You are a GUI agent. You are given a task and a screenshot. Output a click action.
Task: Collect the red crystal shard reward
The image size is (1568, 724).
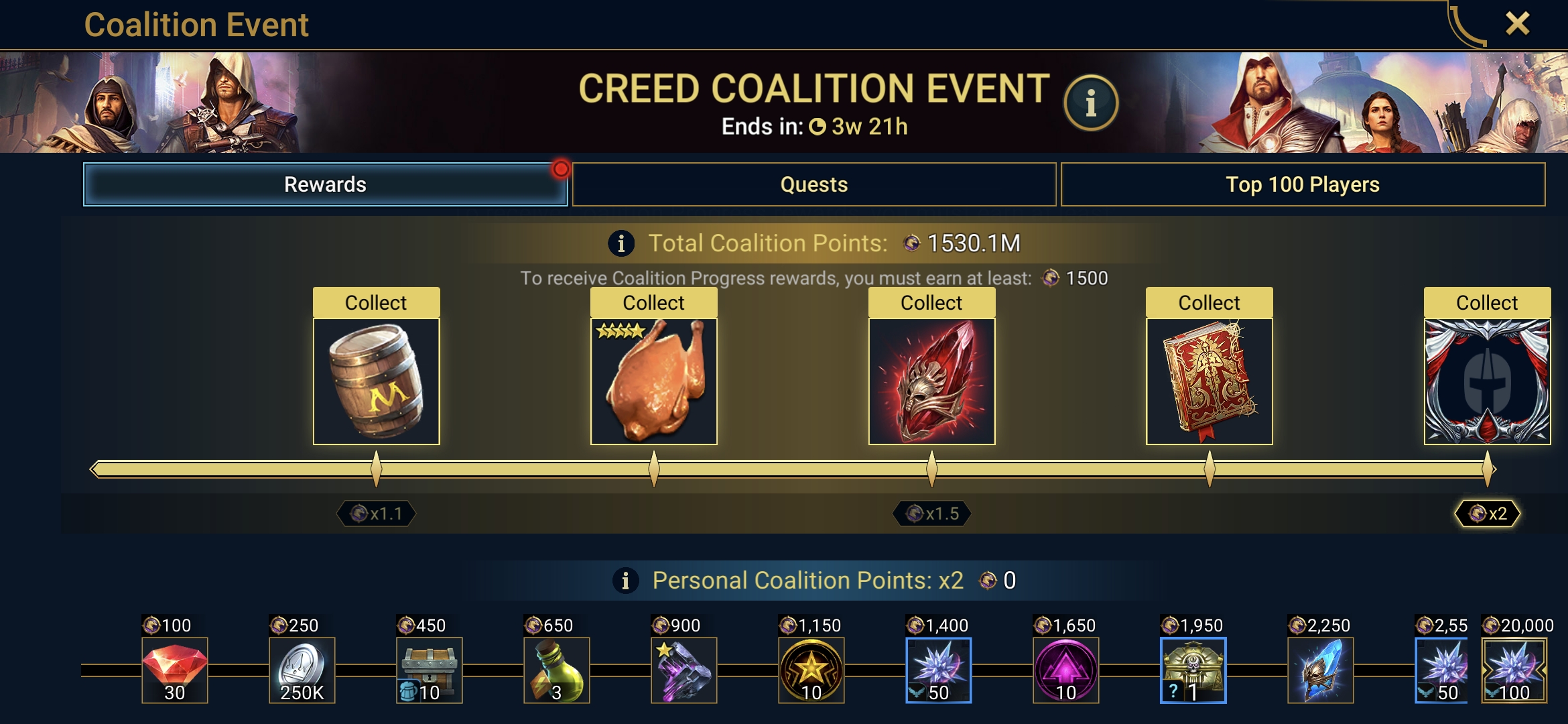coord(931,303)
